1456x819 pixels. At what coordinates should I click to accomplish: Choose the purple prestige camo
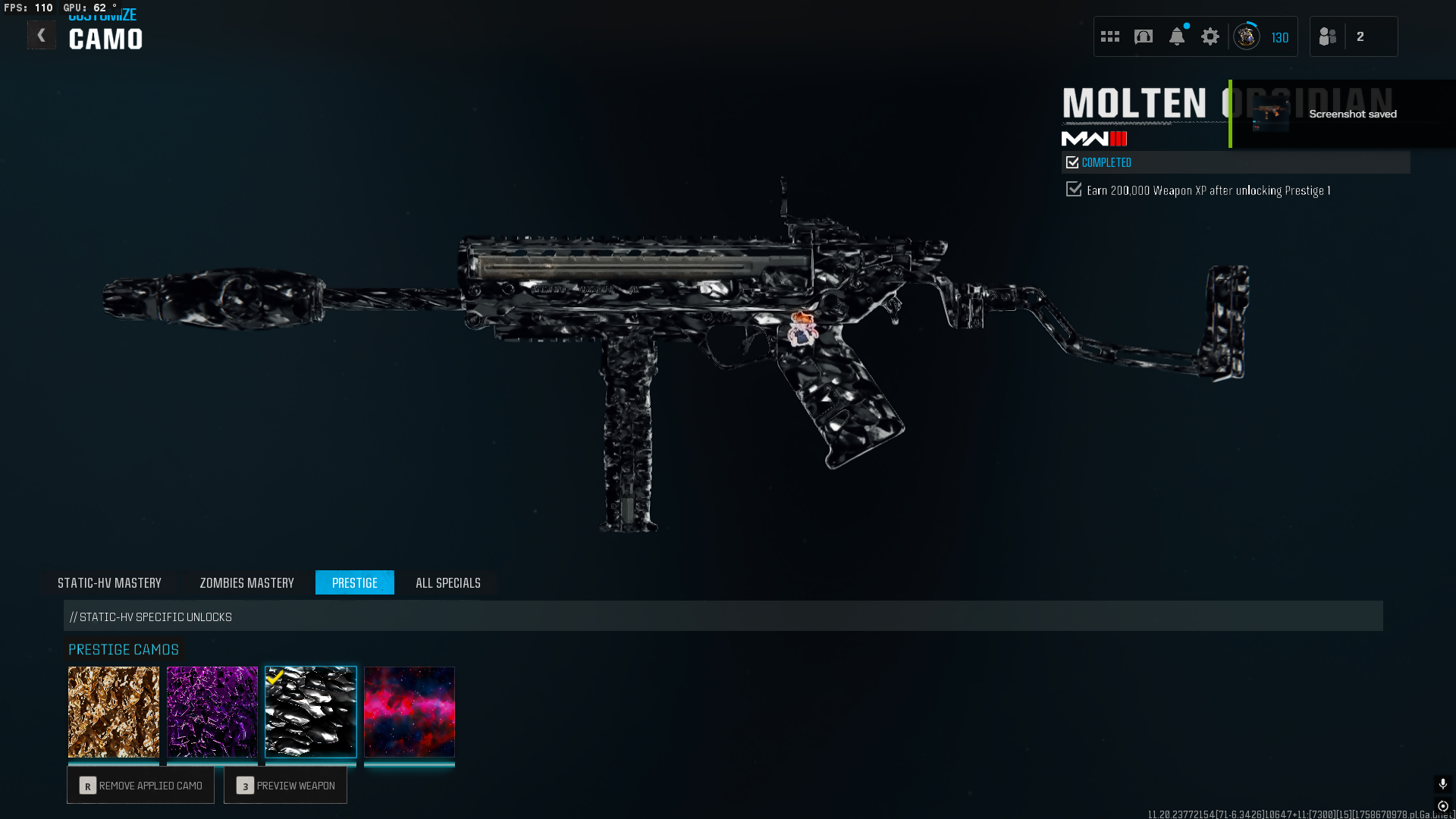point(212,711)
